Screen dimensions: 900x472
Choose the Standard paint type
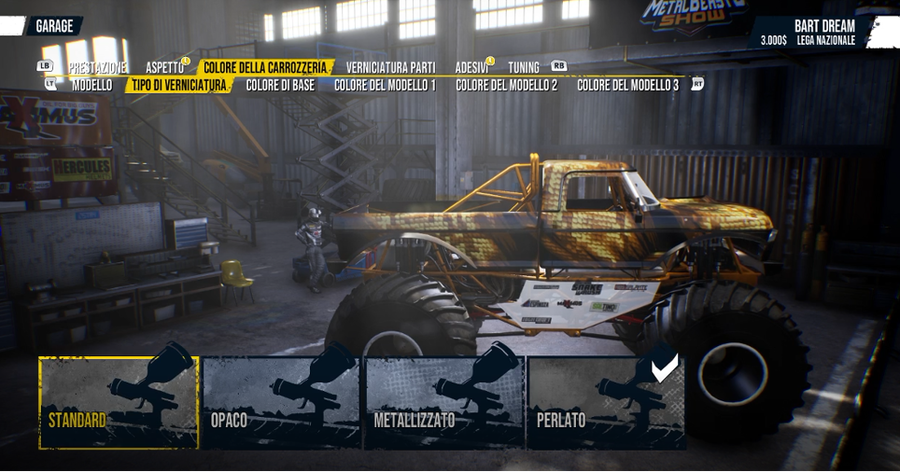point(119,402)
